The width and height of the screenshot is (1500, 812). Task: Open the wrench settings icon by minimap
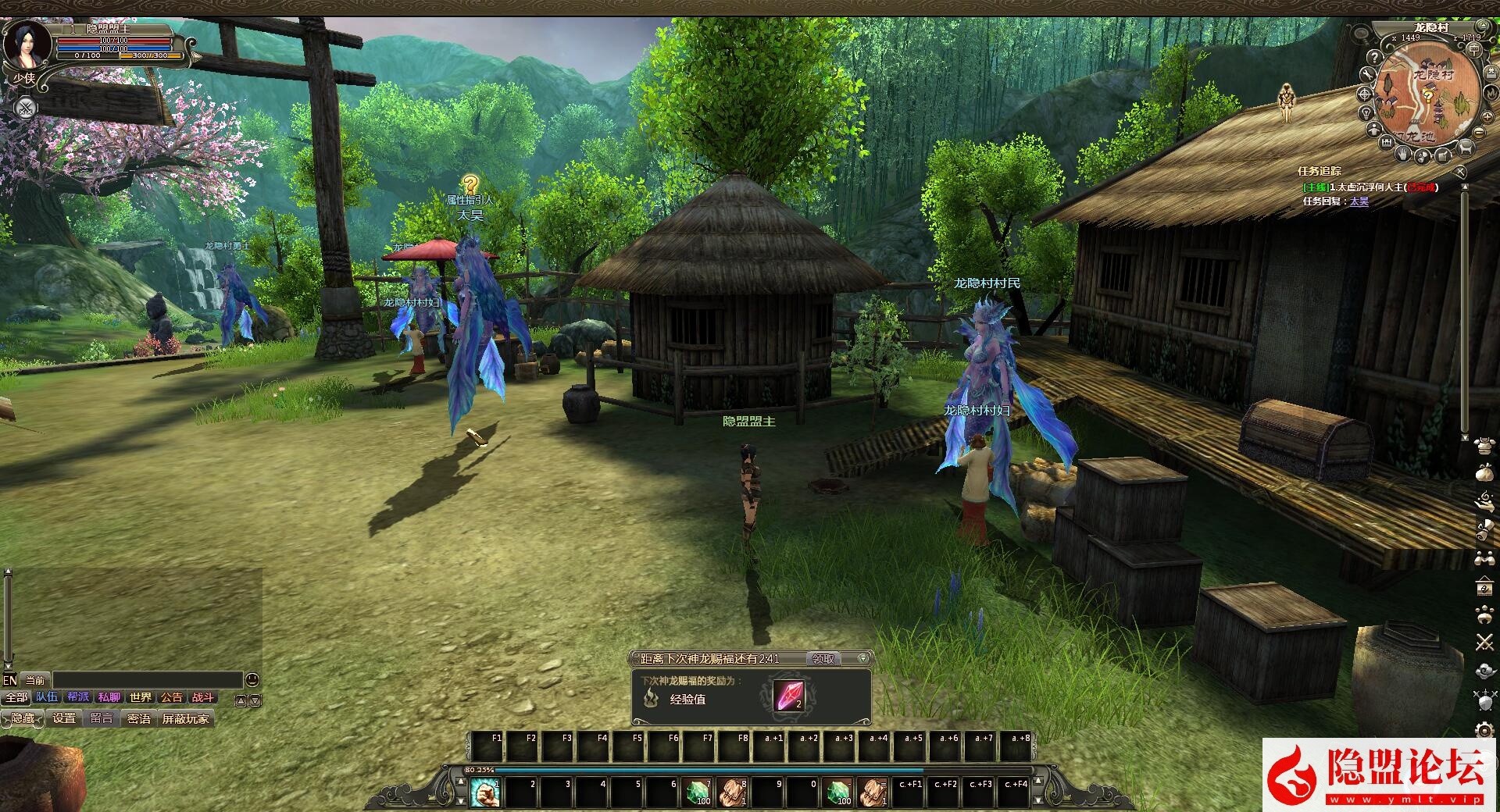coord(1367,74)
